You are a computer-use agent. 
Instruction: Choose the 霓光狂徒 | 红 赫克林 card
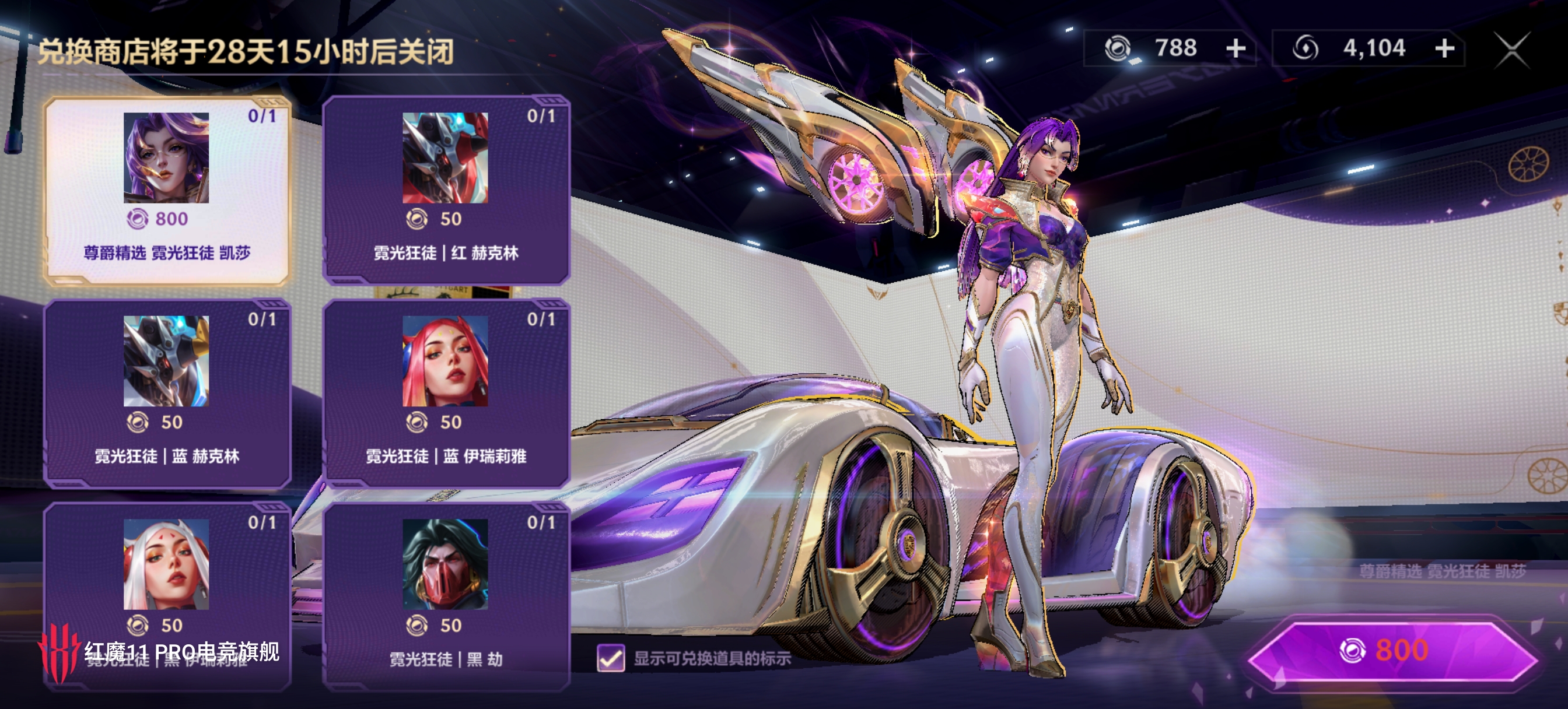click(446, 190)
